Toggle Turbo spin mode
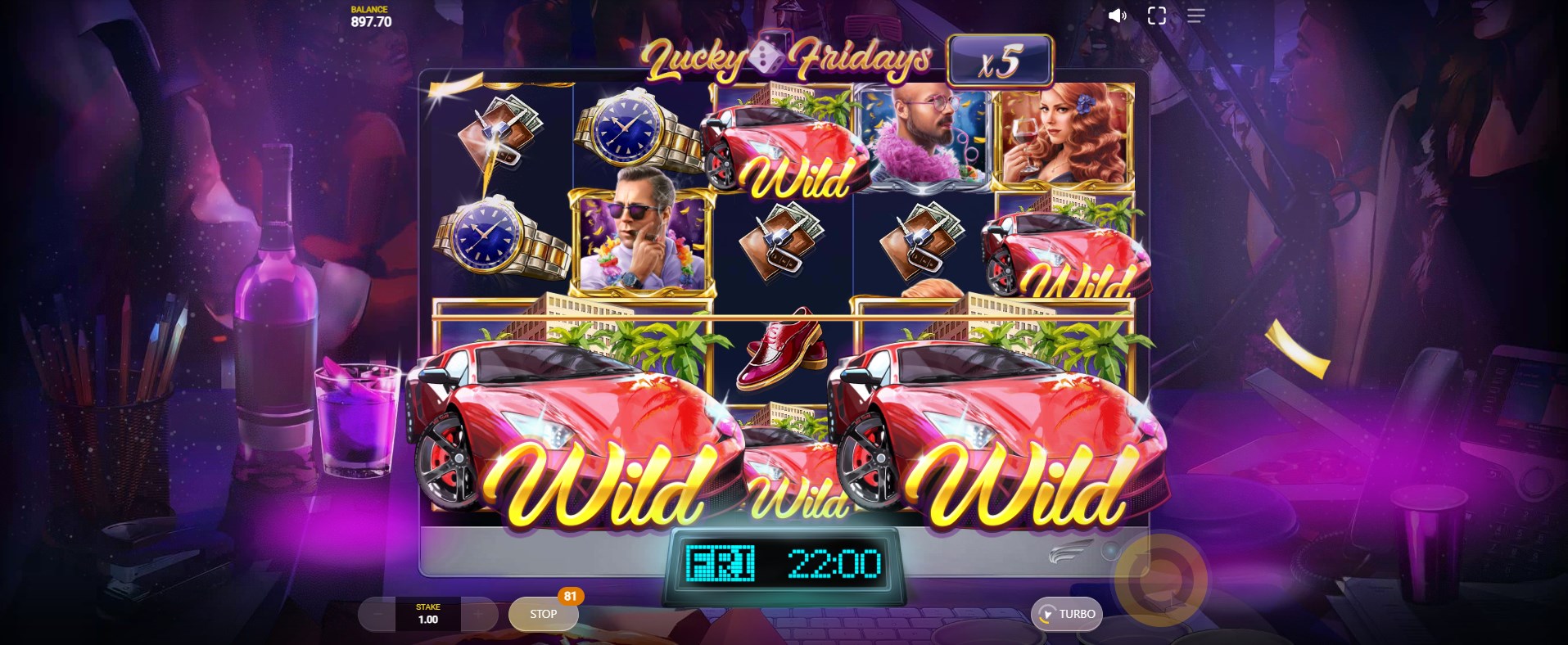1568x645 pixels. click(x=1067, y=614)
